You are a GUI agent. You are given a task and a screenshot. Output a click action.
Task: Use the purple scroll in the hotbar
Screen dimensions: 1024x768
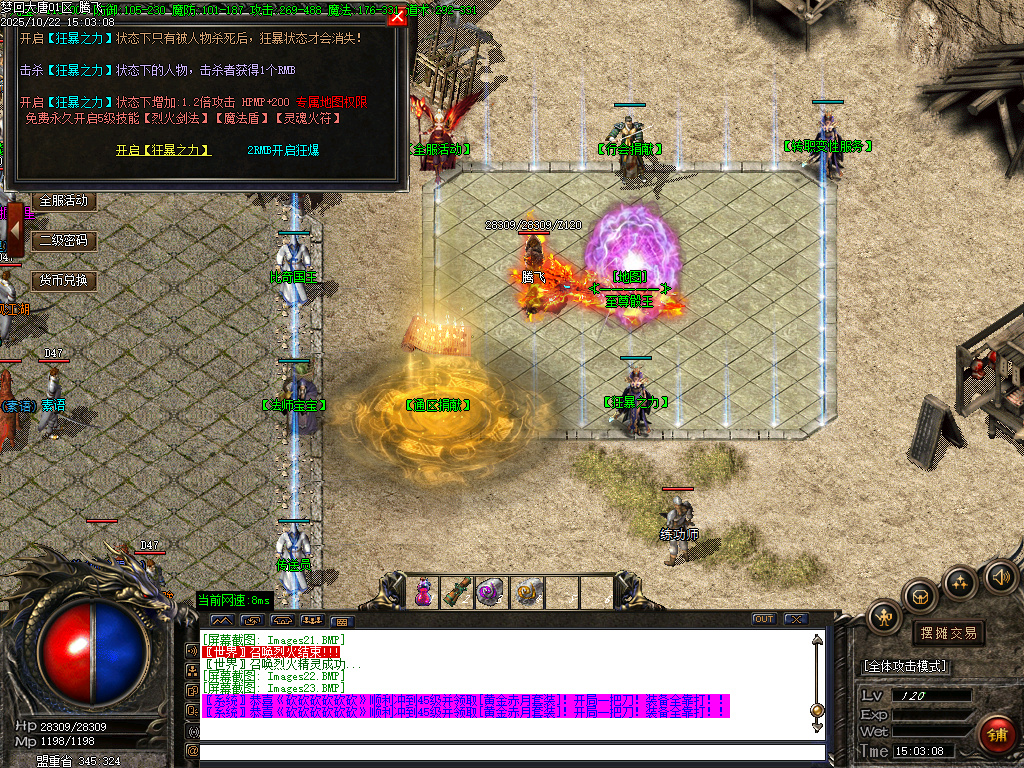point(491,592)
